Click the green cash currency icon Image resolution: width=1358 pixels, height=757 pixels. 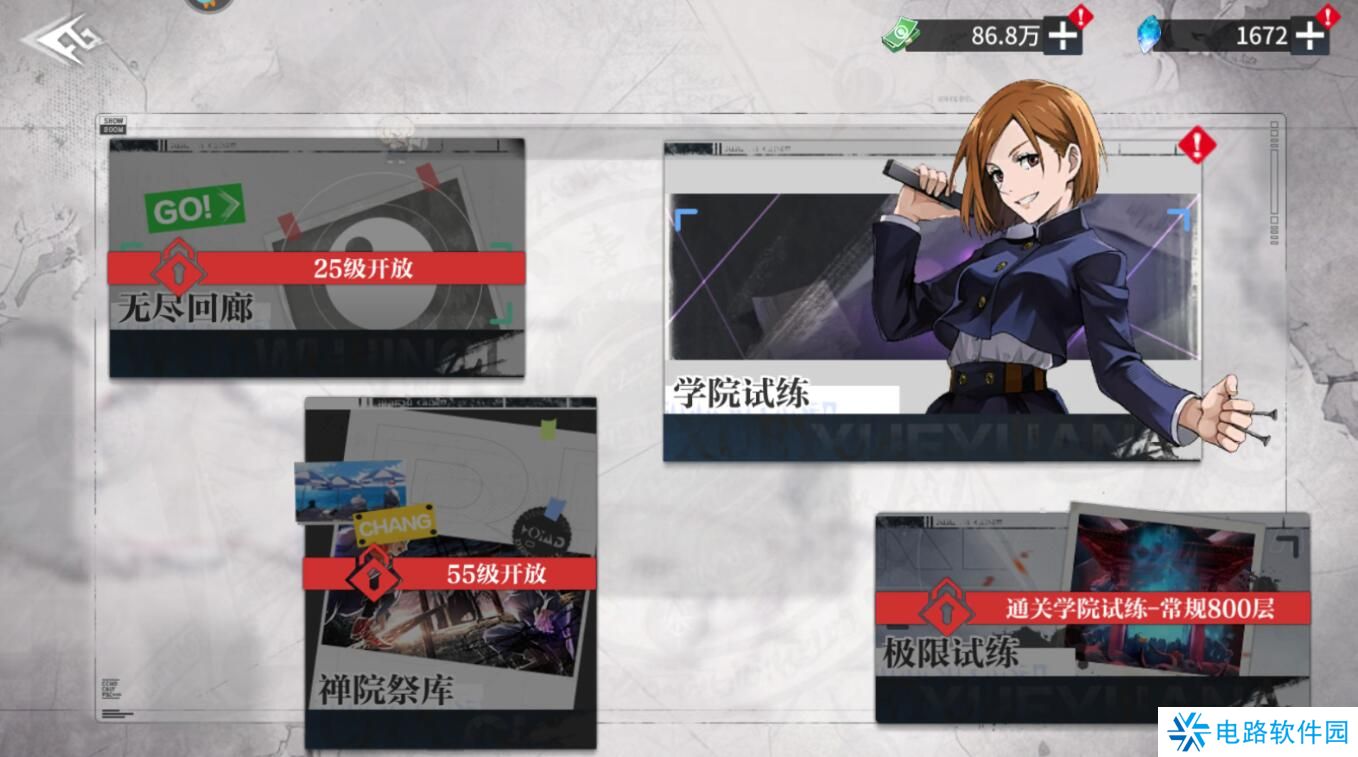tap(902, 33)
